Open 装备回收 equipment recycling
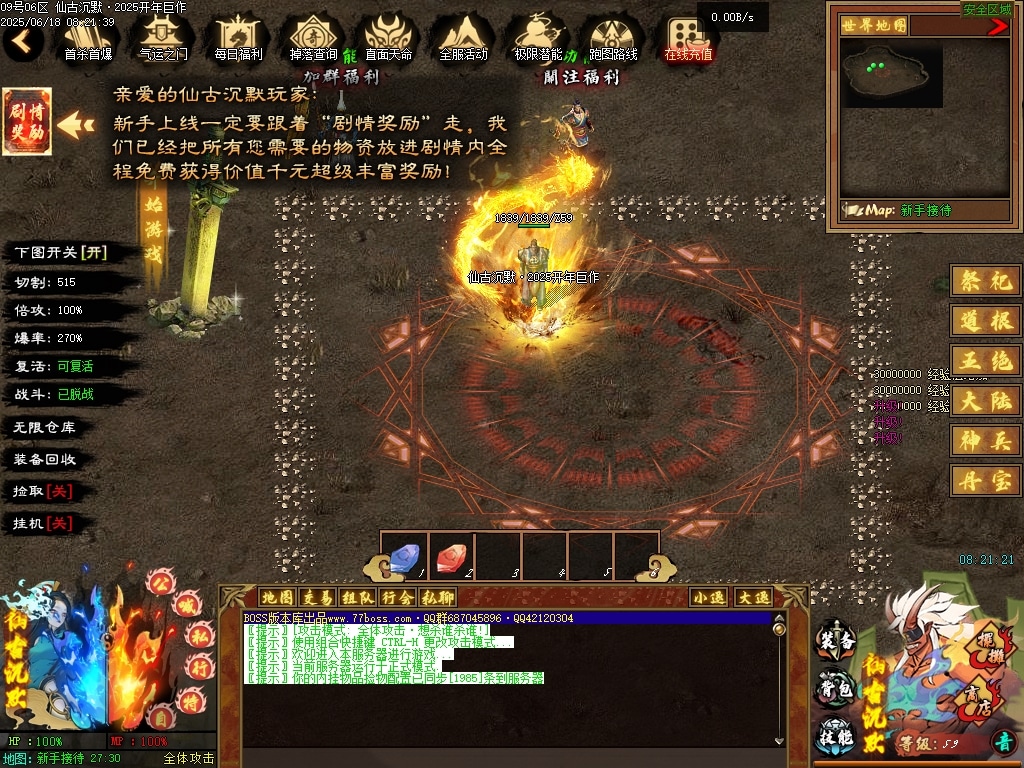1024x768 pixels. pos(45,460)
